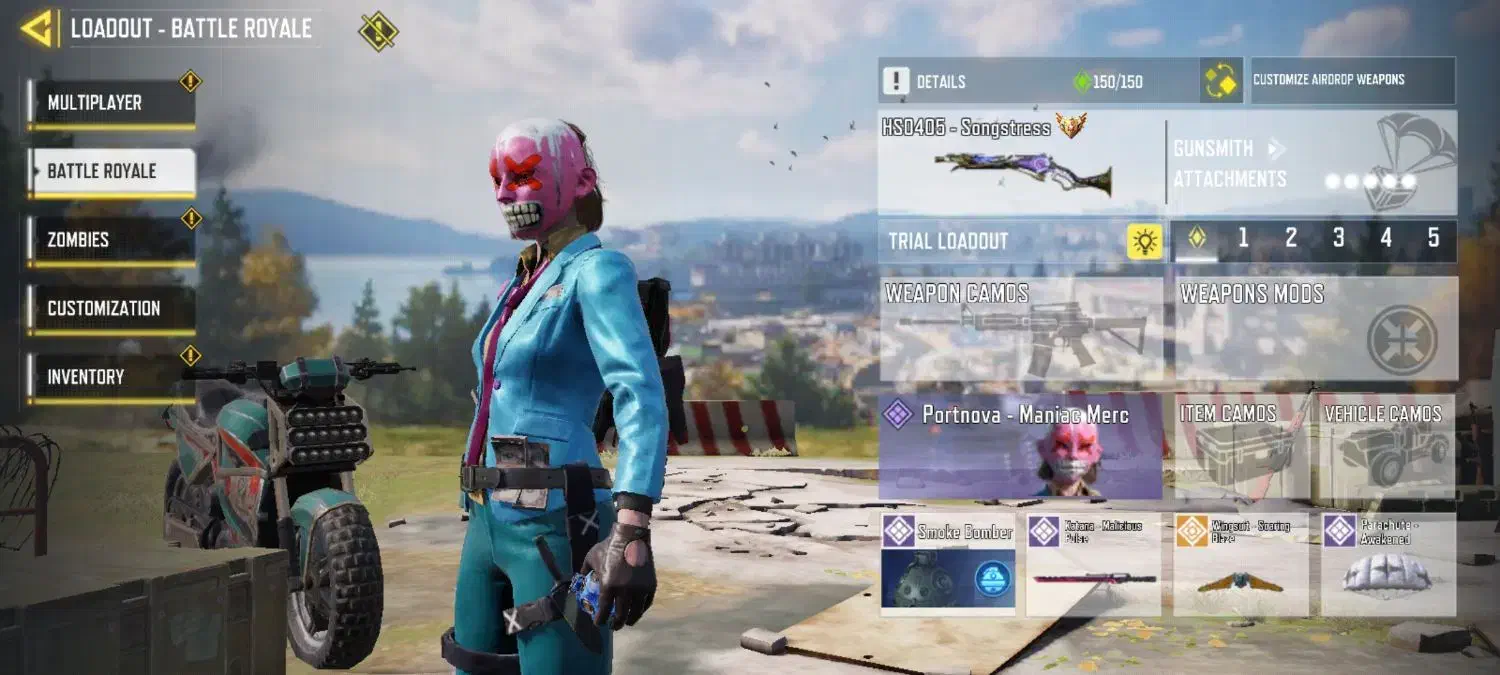Screen dimensions: 1500x675
Task: Select the Portnova Maniac Merc character card
Action: click(x=1020, y=446)
